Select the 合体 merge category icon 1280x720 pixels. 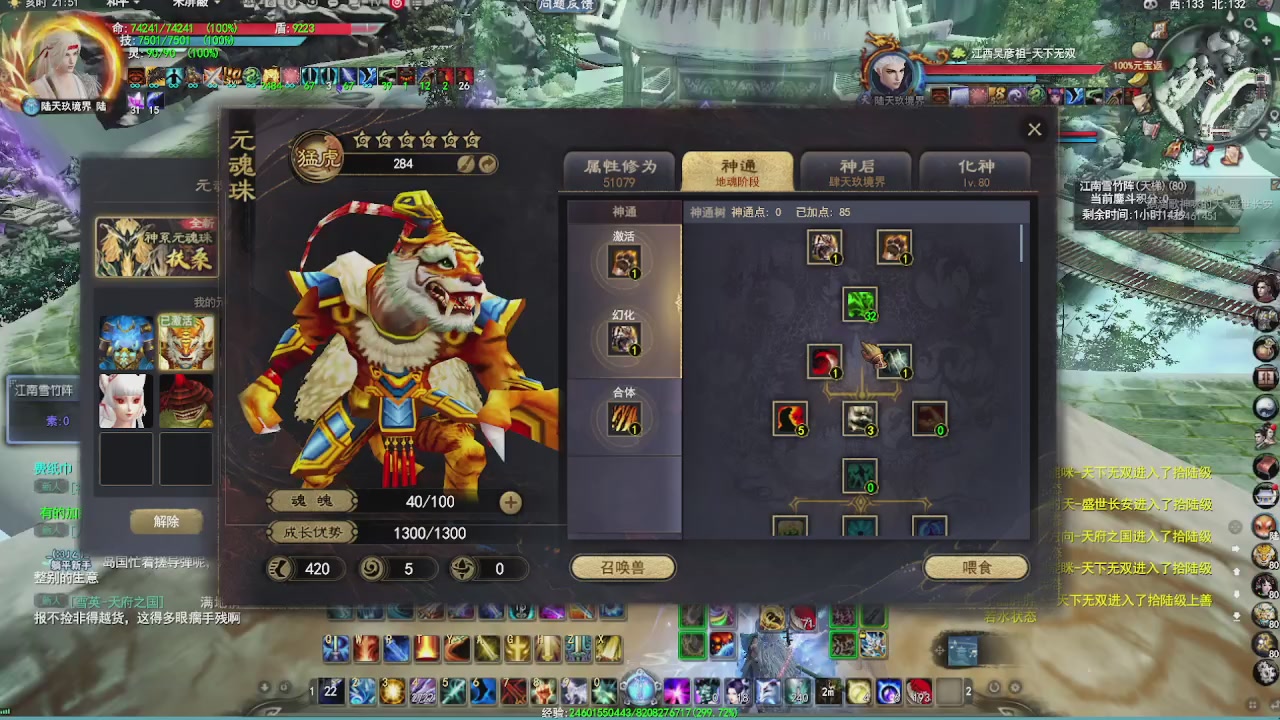pos(625,417)
